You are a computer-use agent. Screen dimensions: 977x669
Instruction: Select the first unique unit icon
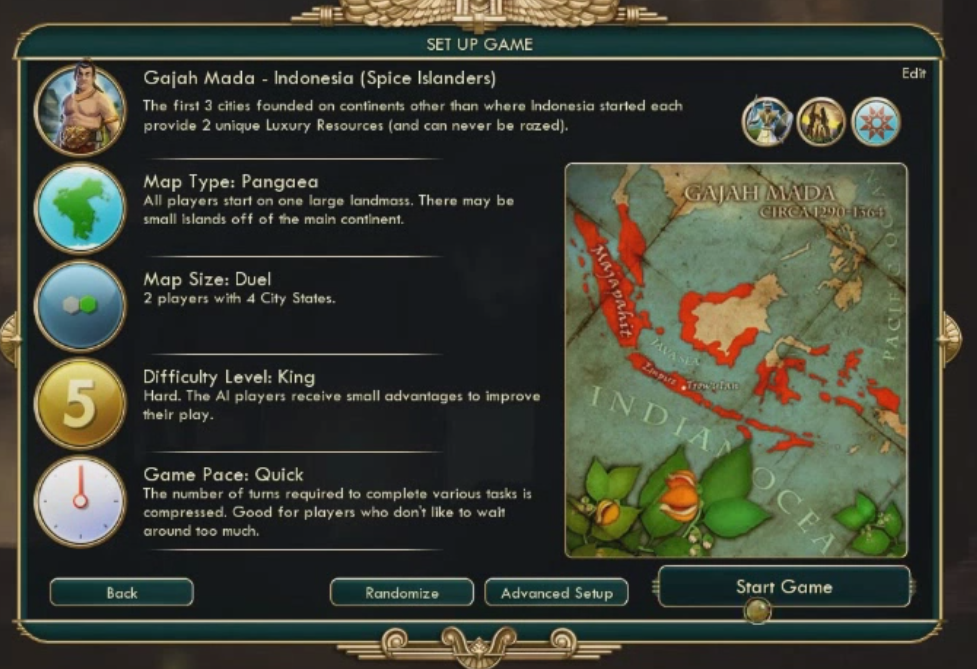[767, 122]
